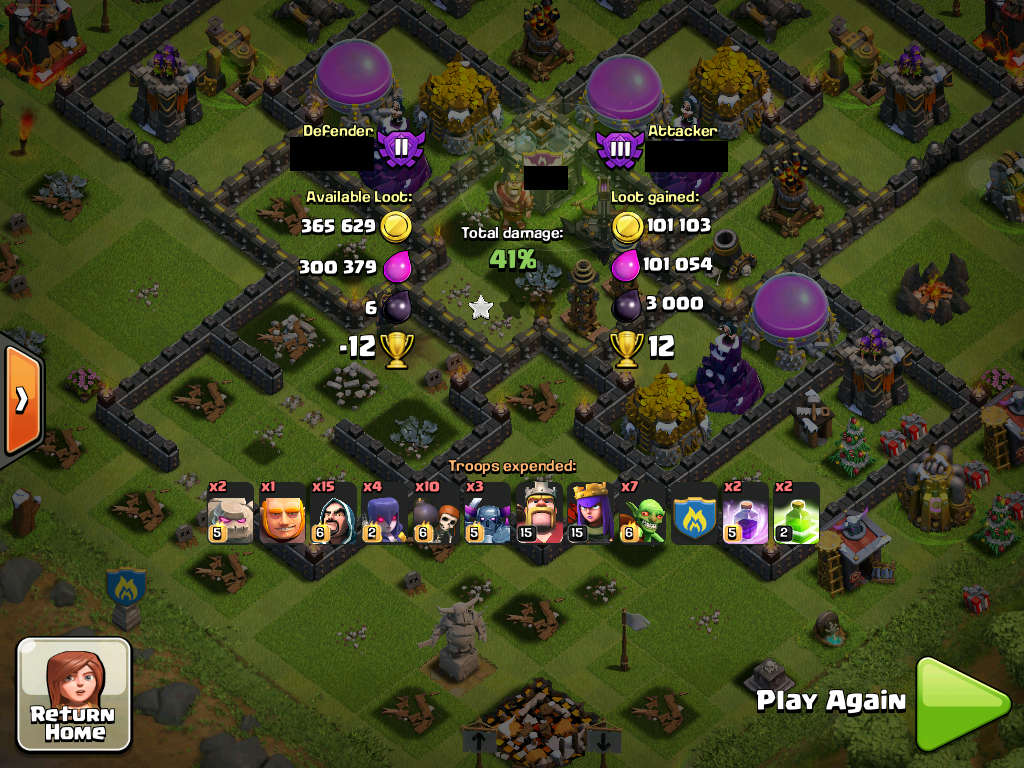Replay the battle with Play Again arrow
Image resolution: width=1024 pixels, height=768 pixels.
pyautogui.click(x=962, y=703)
